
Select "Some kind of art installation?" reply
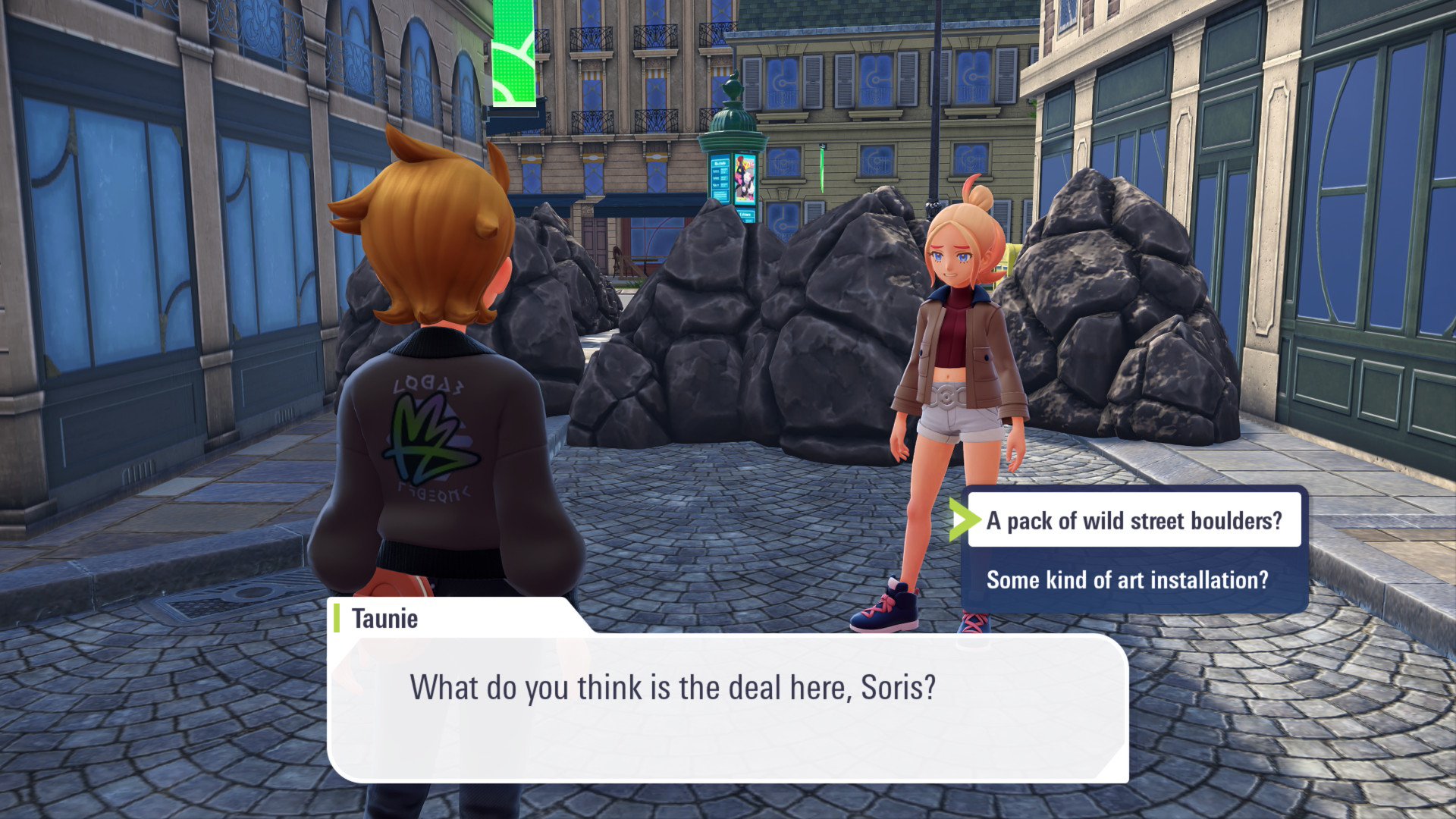click(x=1127, y=580)
